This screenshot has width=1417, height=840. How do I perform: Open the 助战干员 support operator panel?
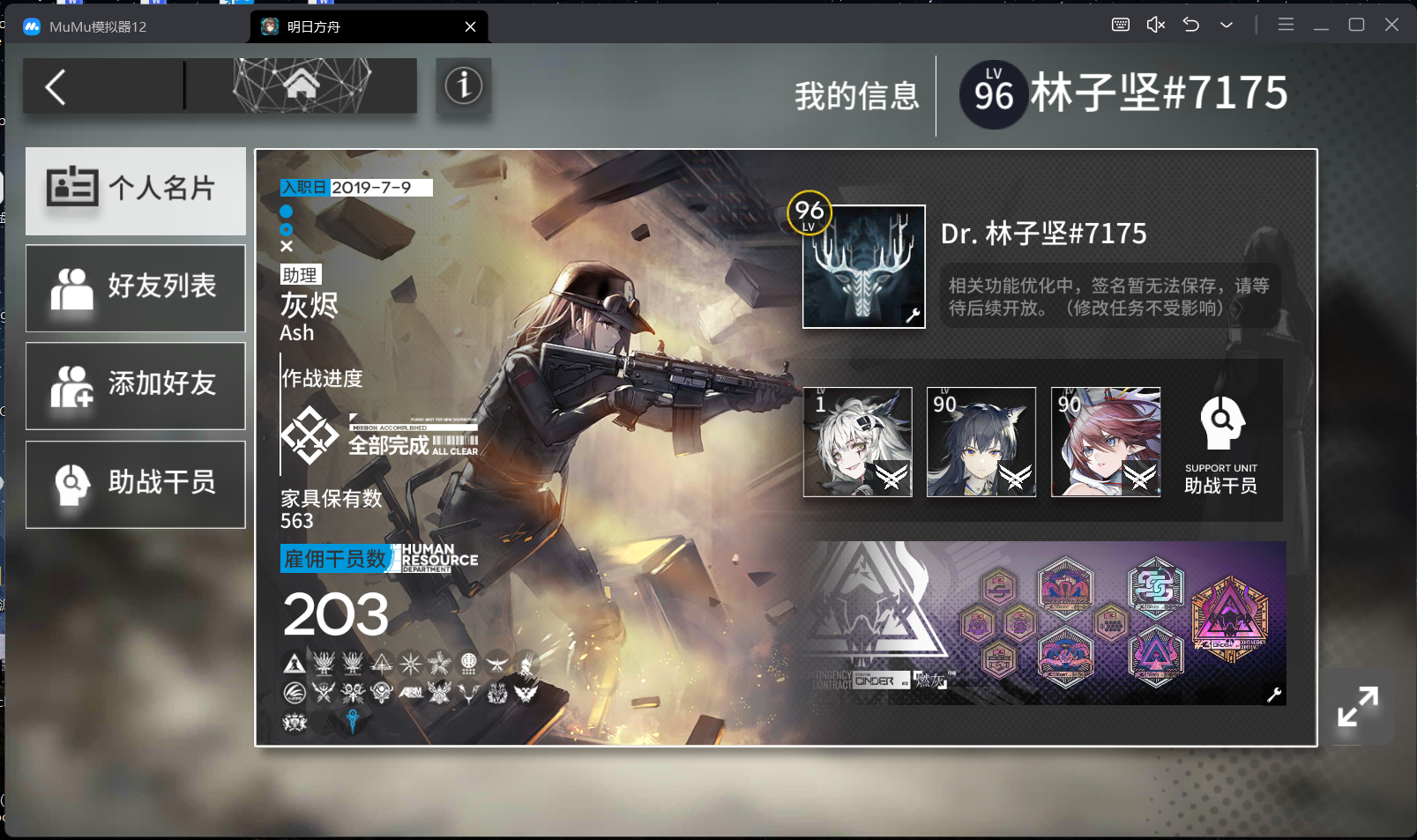(135, 484)
